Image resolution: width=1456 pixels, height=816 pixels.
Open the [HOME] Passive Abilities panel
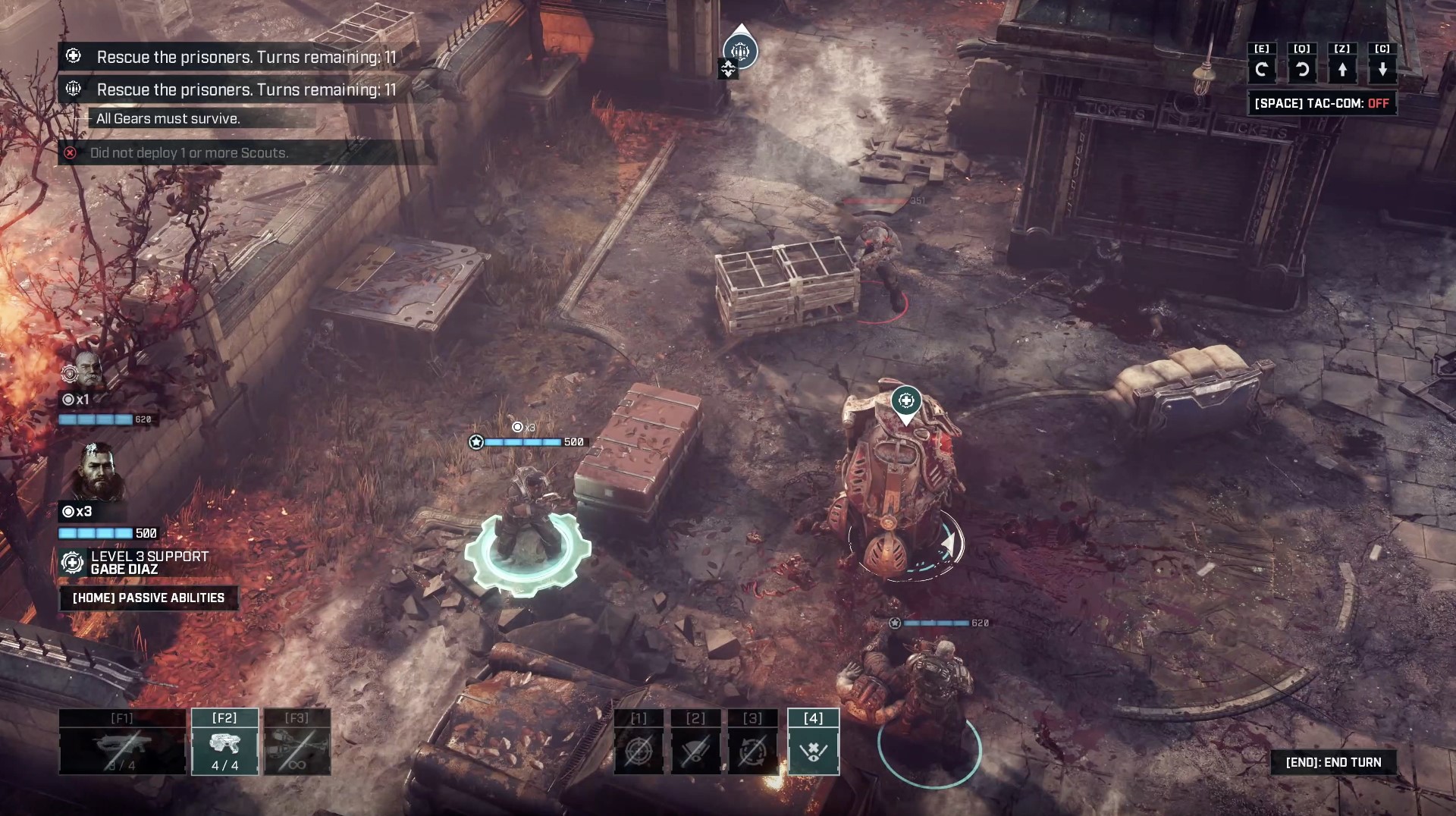148,598
